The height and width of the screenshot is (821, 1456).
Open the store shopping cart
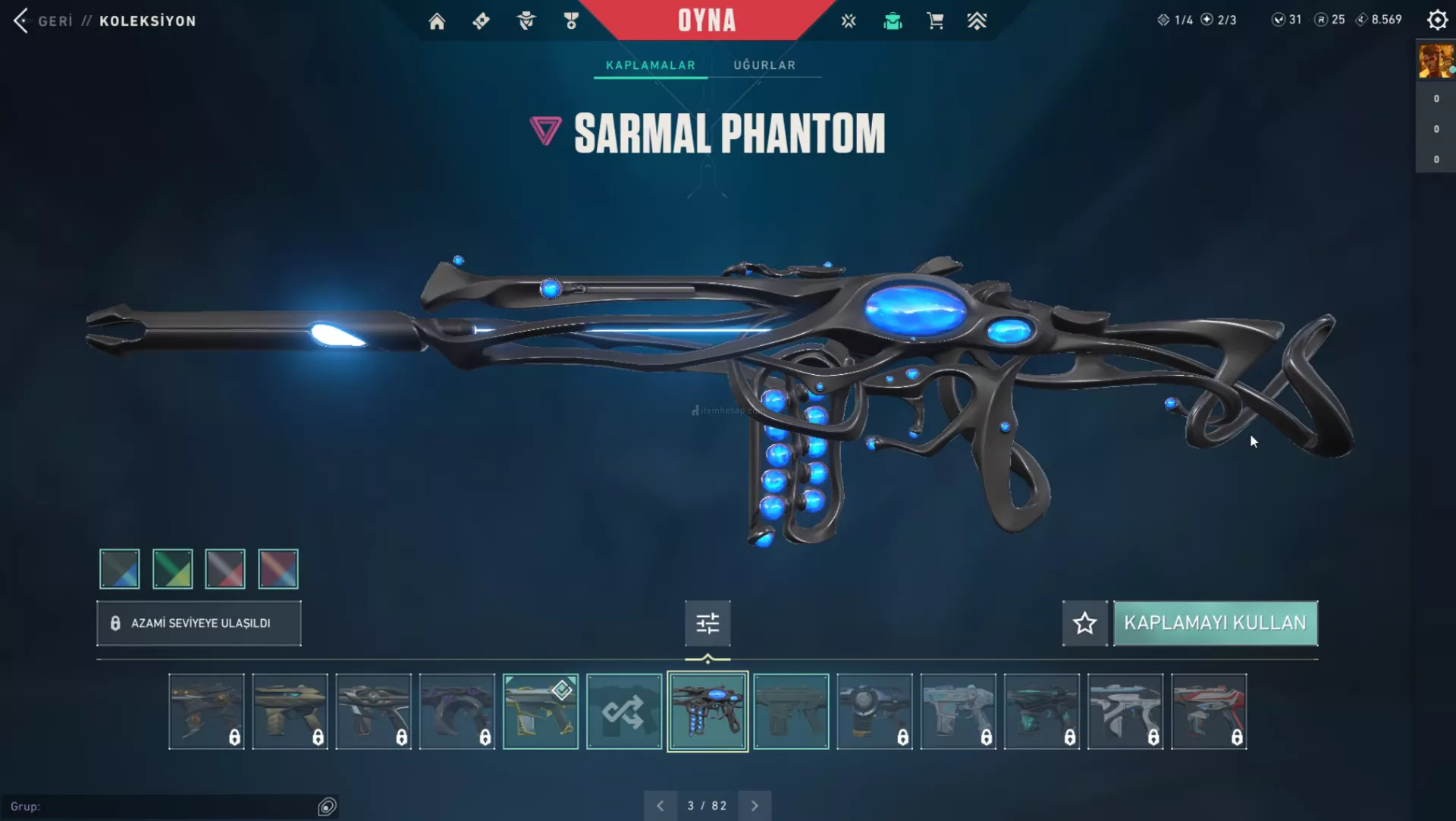pyautogui.click(x=935, y=21)
